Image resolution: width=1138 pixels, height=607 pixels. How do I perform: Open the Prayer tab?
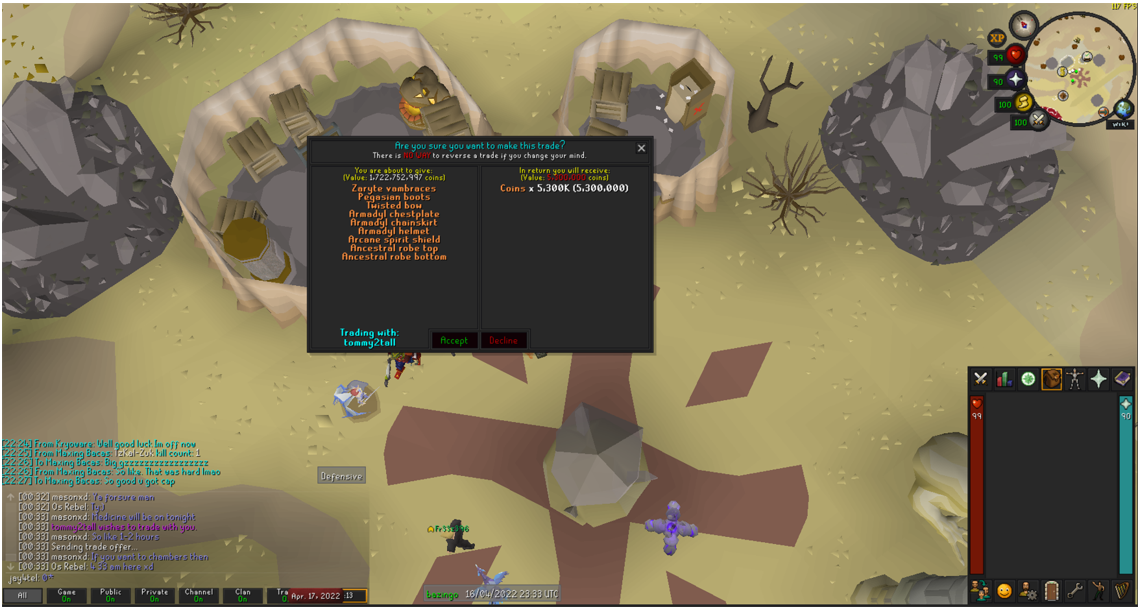click(1098, 379)
